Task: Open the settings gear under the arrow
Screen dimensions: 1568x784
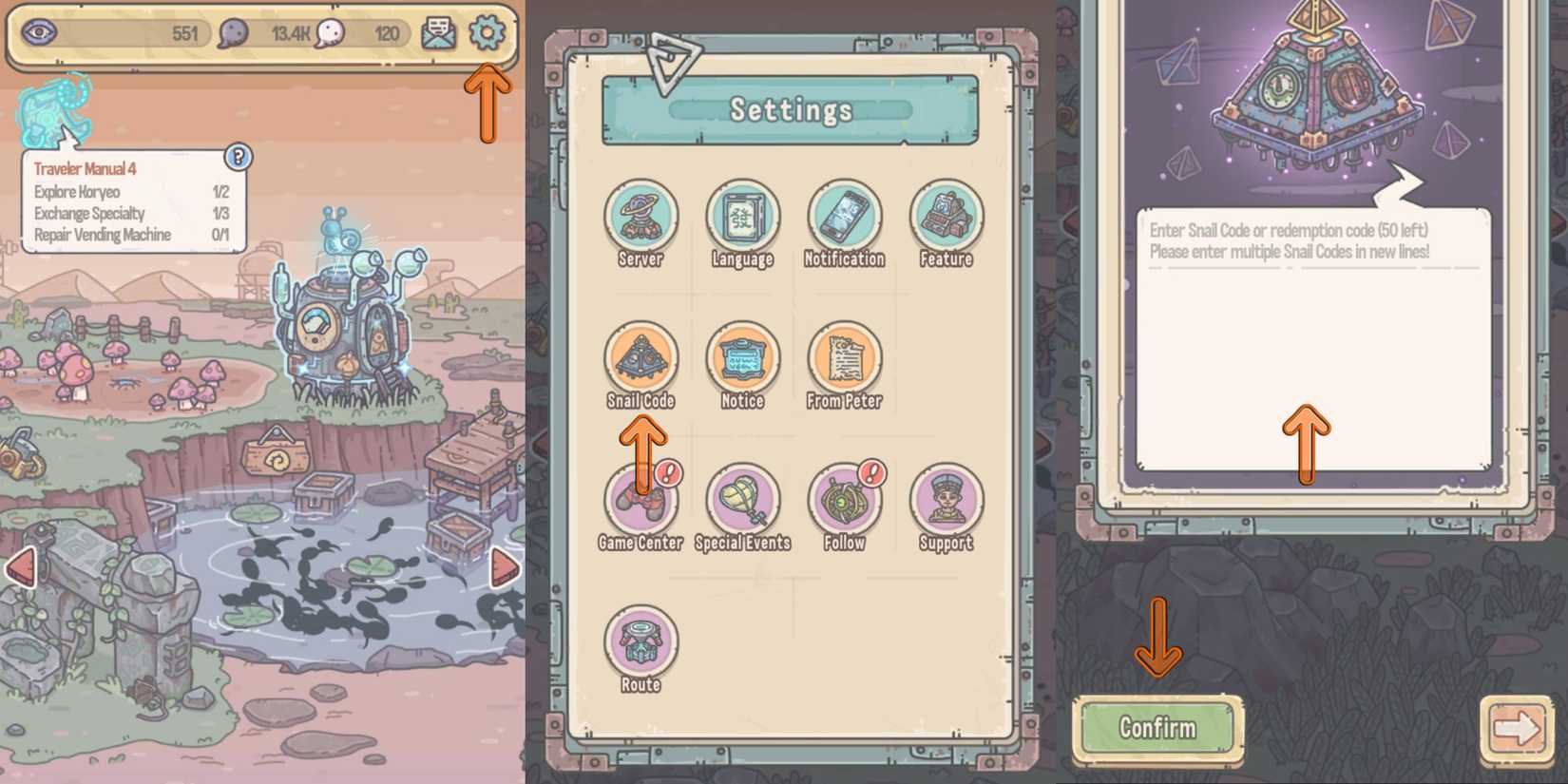Action: 488,31
